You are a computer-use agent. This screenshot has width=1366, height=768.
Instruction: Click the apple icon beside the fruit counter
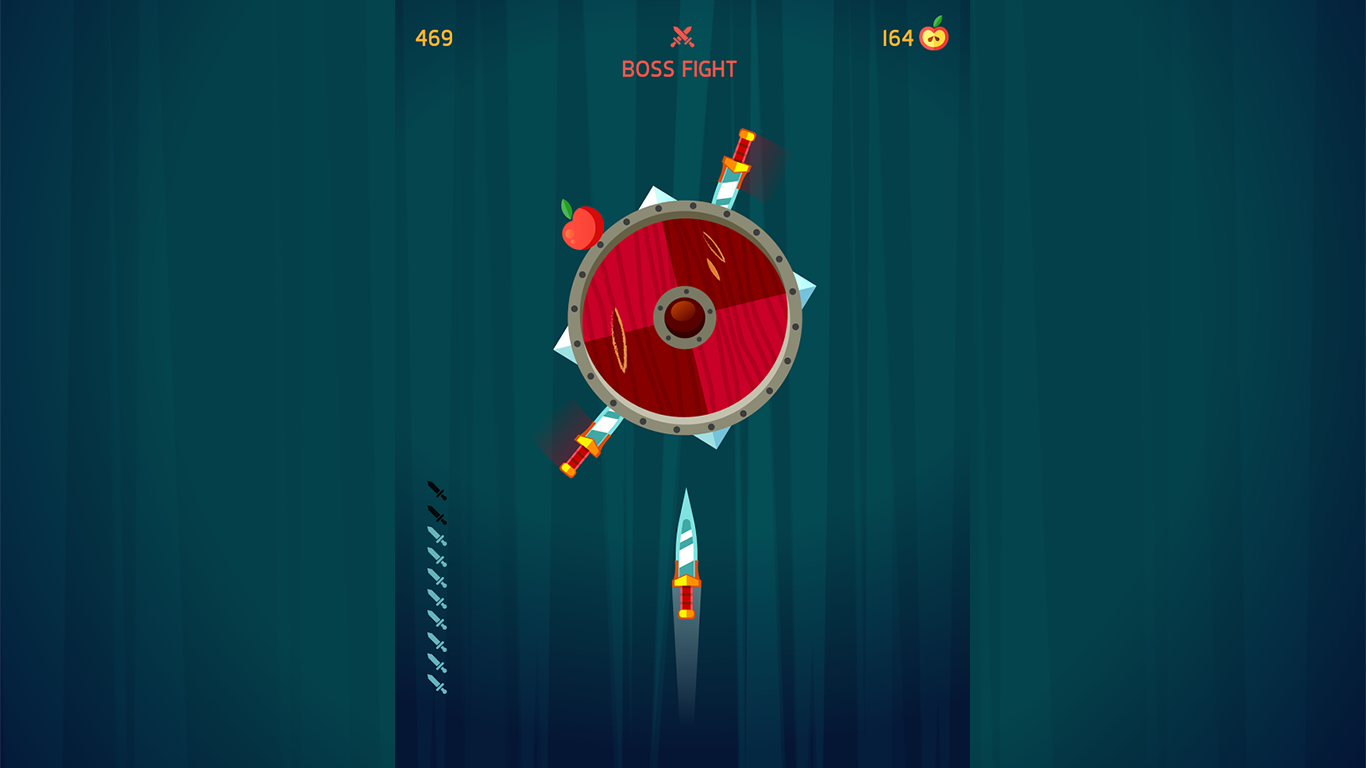coord(933,36)
